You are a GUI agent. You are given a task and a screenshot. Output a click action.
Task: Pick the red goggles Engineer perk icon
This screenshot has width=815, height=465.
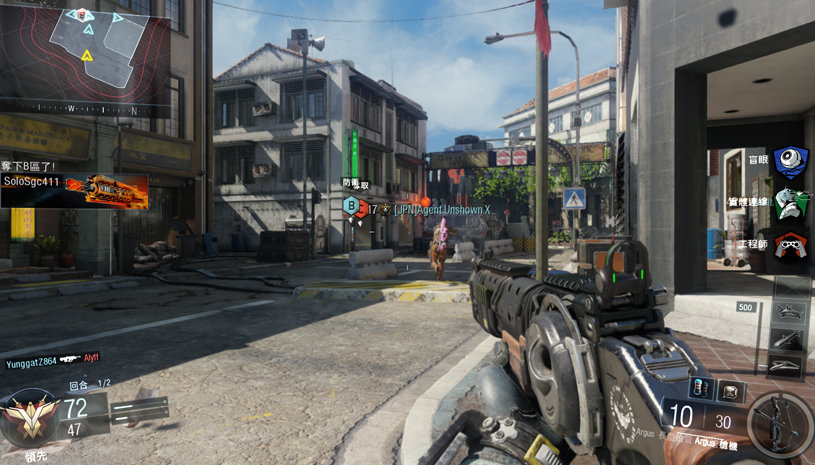tap(791, 244)
